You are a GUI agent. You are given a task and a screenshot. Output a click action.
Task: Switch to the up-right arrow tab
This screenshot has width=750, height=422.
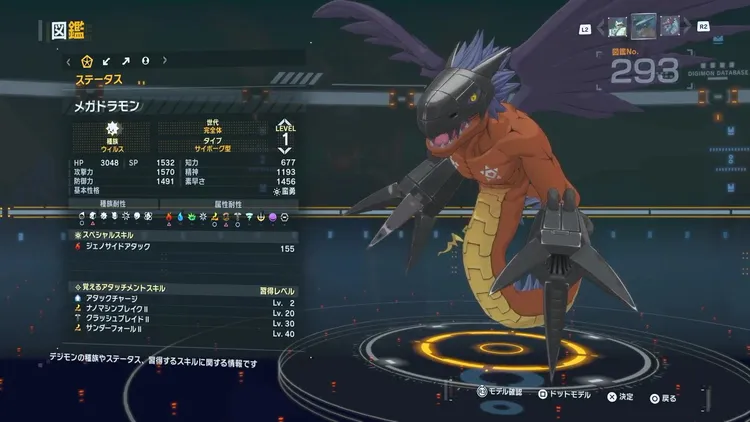click(126, 61)
